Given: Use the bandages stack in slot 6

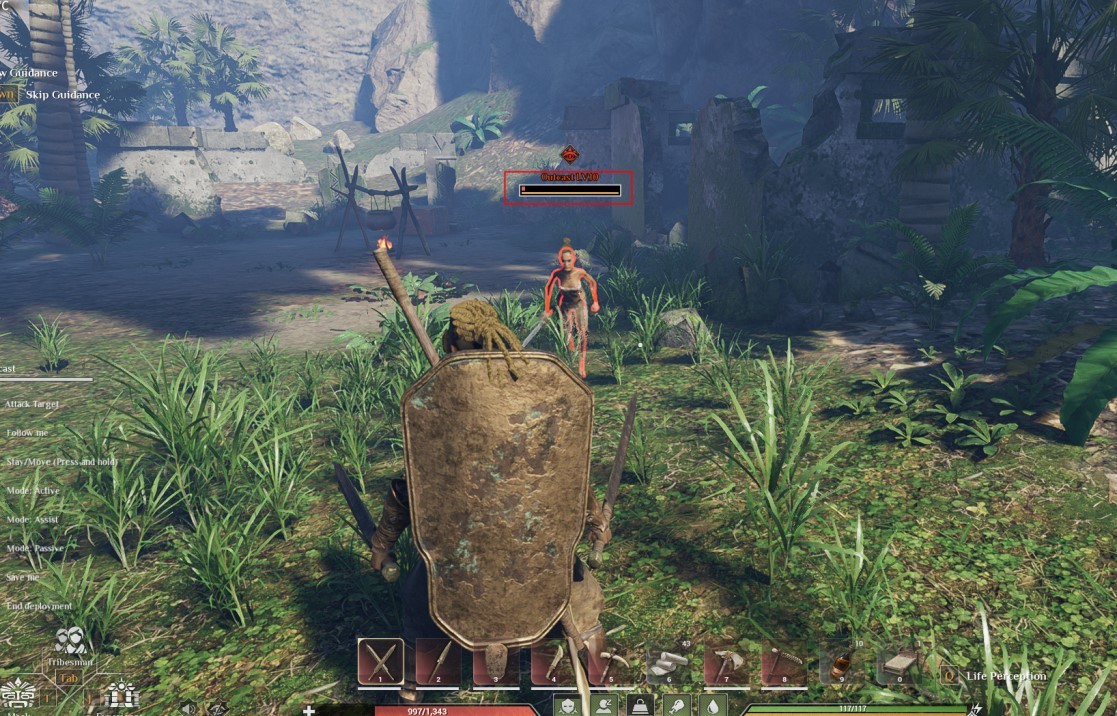Looking at the screenshot, I should [x=669, y=661].
